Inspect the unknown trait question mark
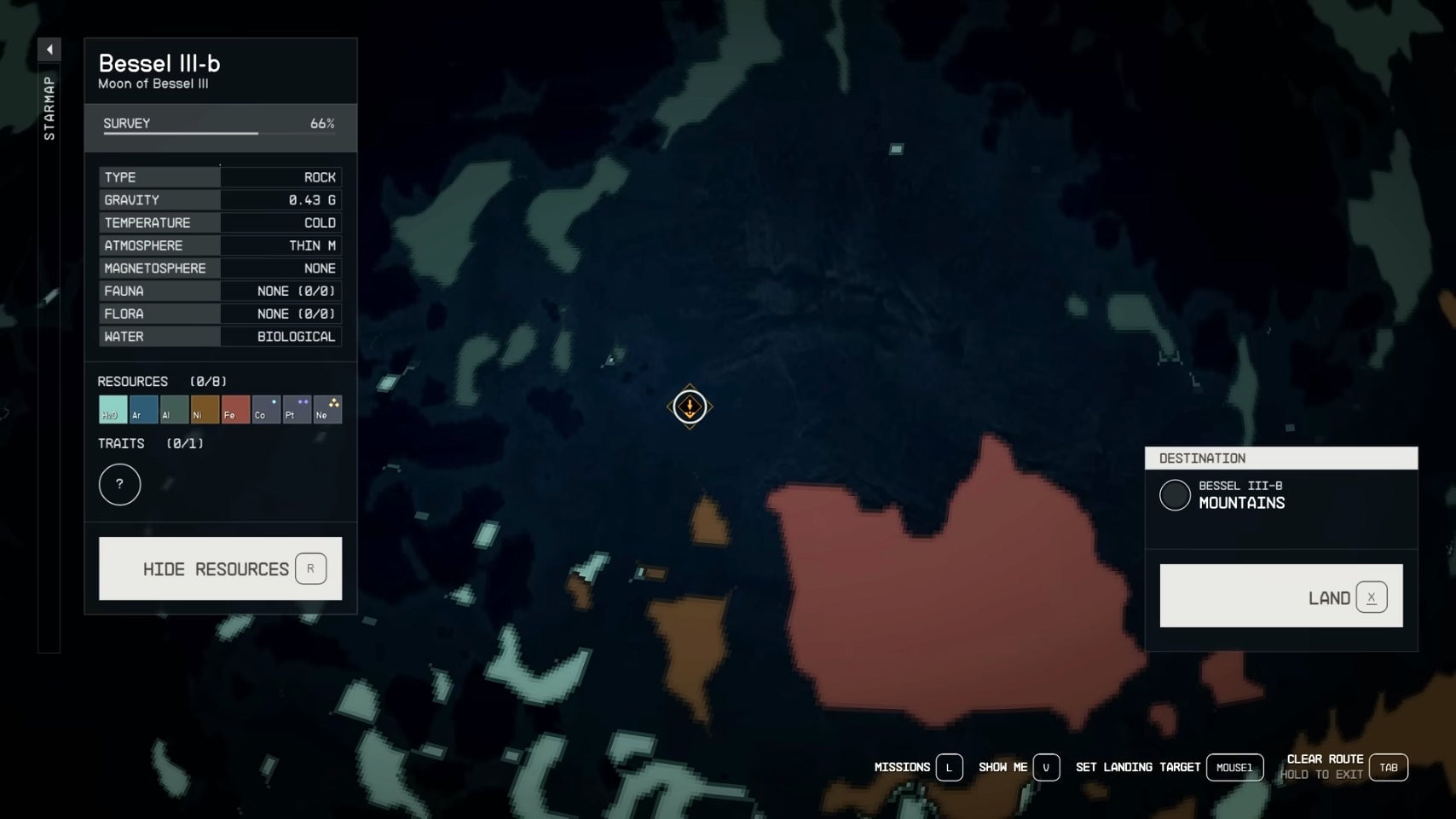The image size is (1456, 819). tap(119, 485)
